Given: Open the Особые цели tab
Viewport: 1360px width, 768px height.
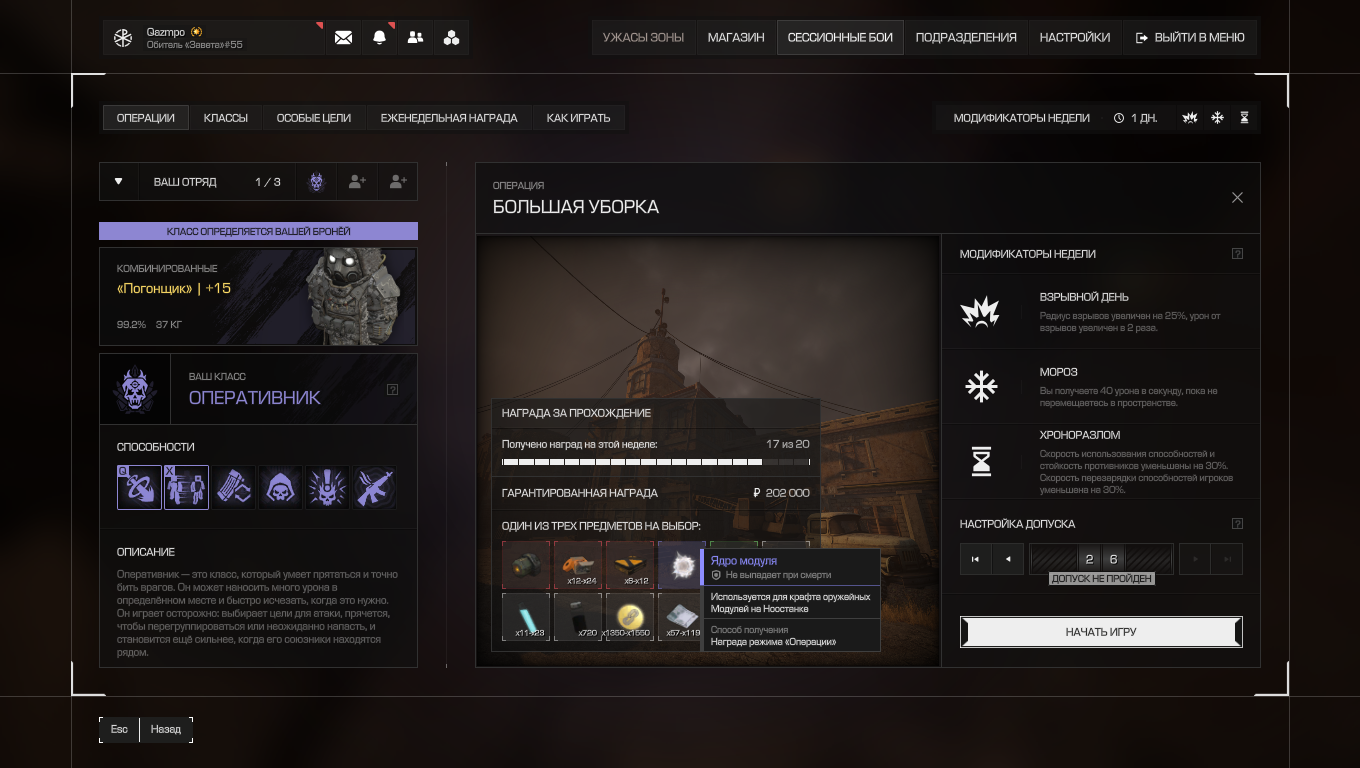Looking at the screenshot, I should tap(314, 118).
